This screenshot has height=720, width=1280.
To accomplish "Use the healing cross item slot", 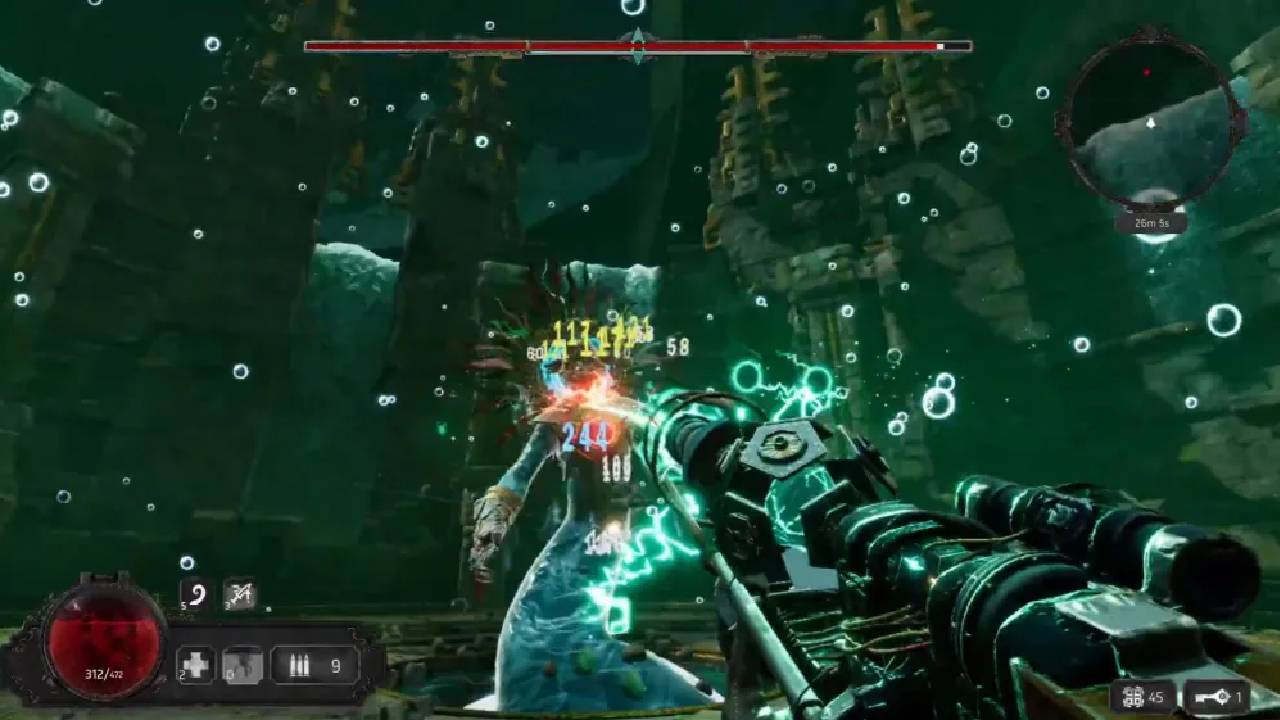I will [196, 664].
